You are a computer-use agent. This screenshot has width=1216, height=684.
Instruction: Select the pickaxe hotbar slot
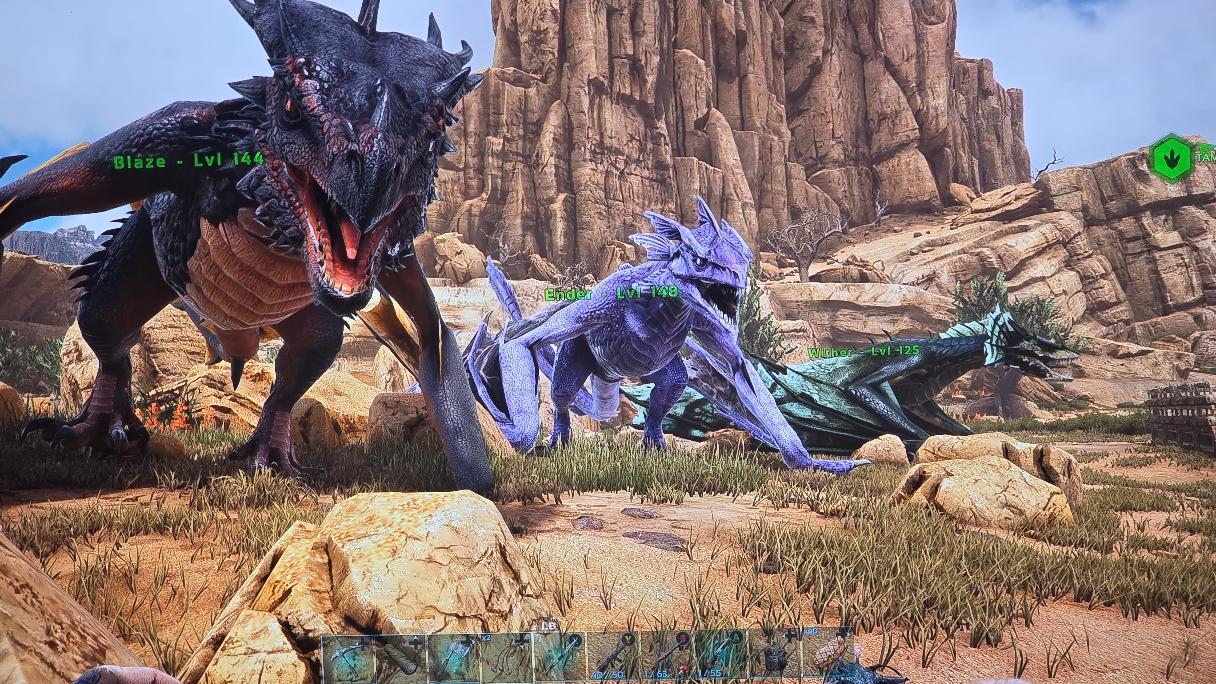[347, 657]
